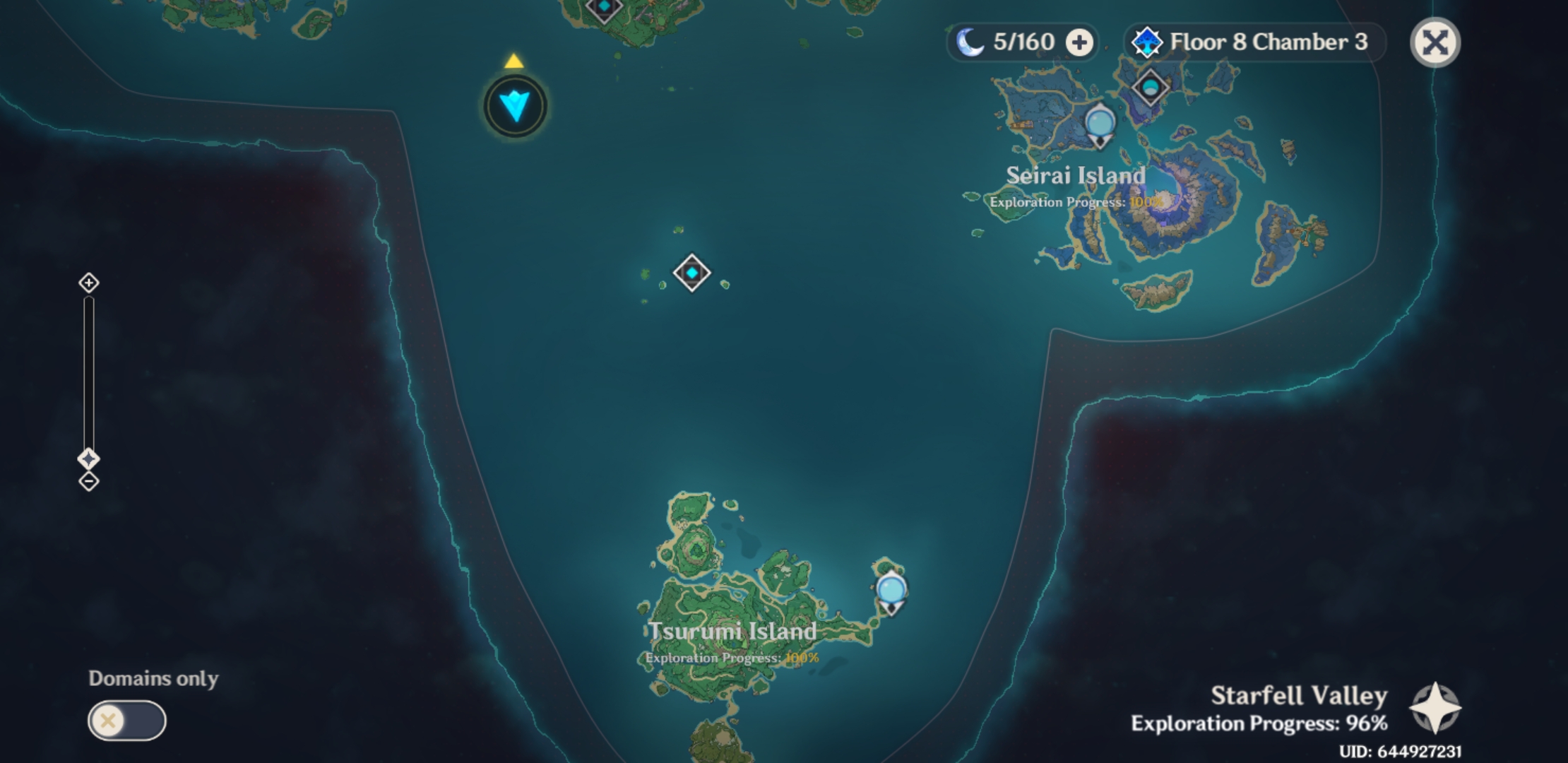Screen dimensions: 1568x763
Task: Click the player position marker
Action: [x=515, y=105]
